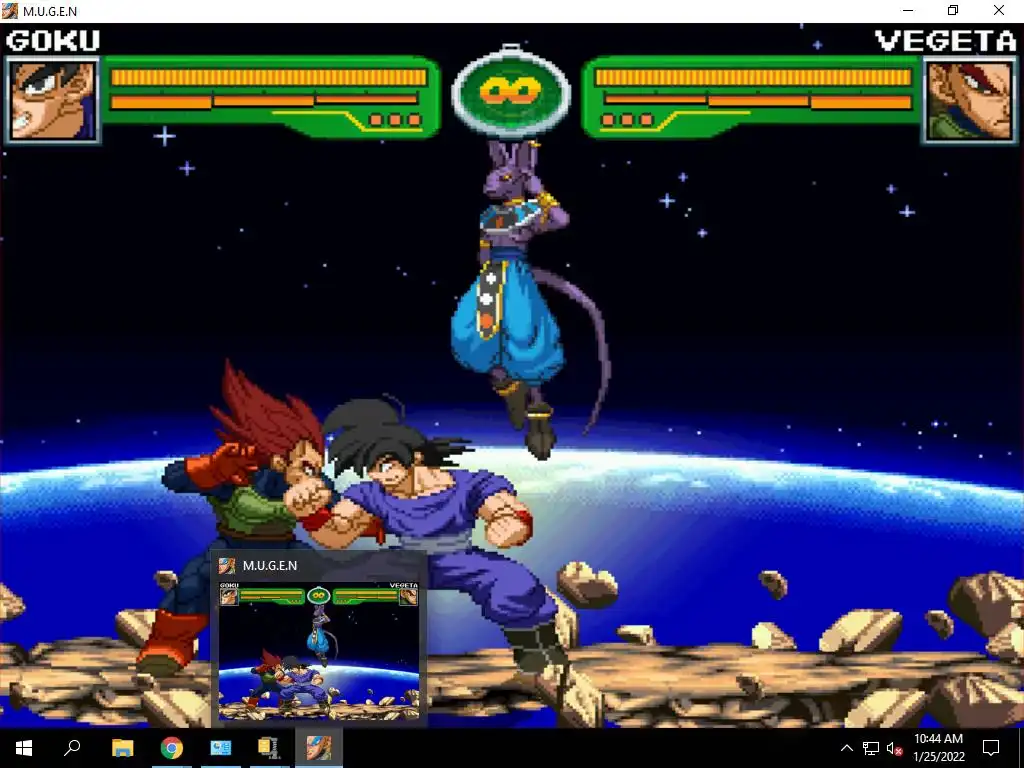Minimize the M.U.G.E.N game window
The width and height of the screenshot is (1024, 768).
tap(907, 11)
